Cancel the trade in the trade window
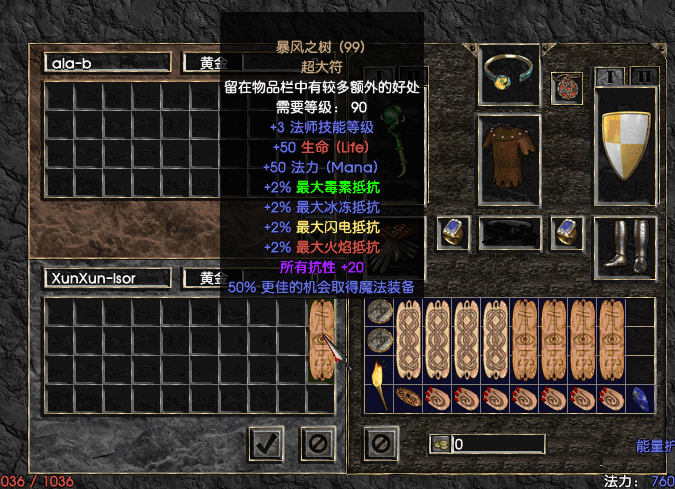 317,442
